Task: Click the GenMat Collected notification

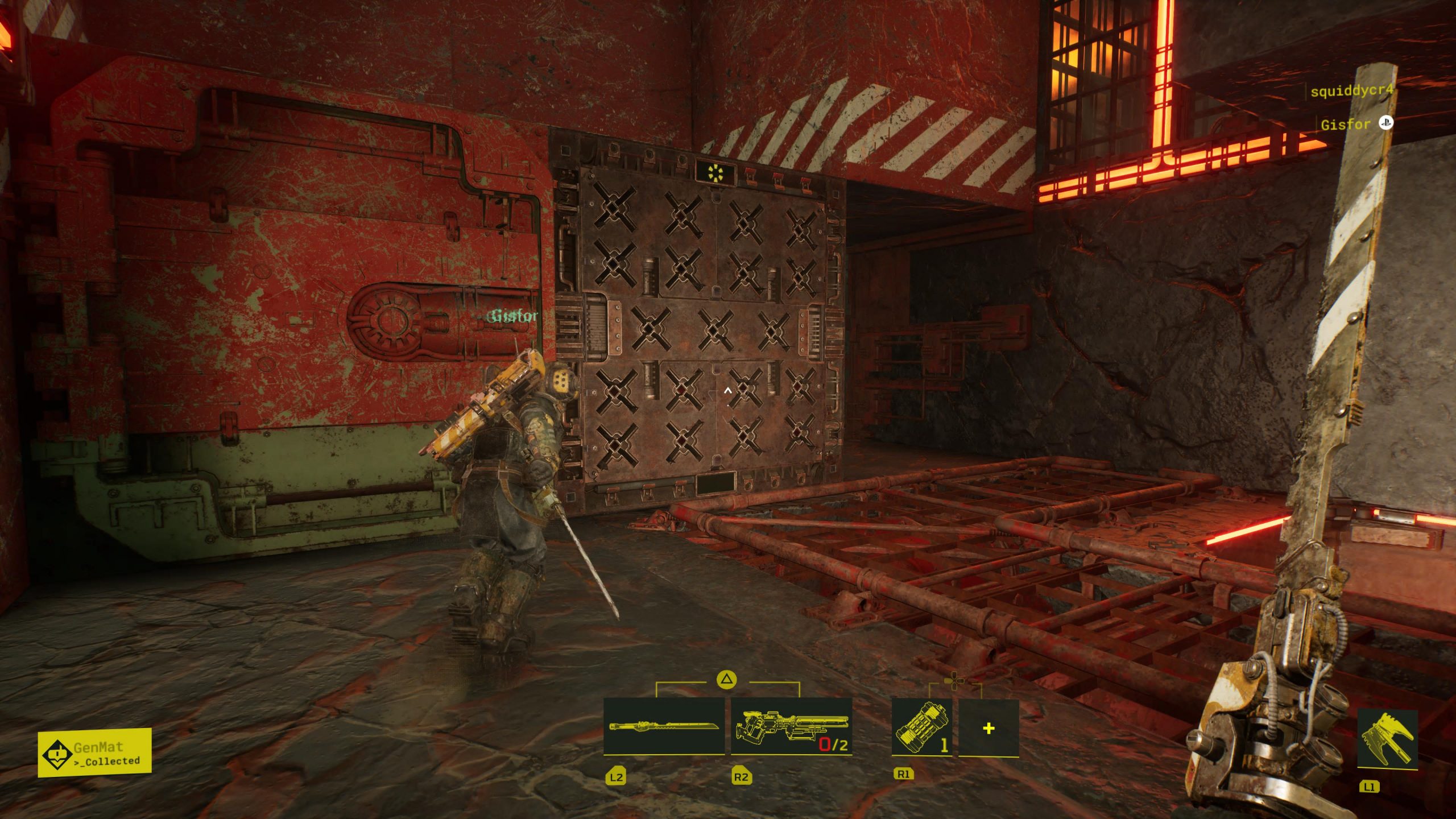Action: 95,752
